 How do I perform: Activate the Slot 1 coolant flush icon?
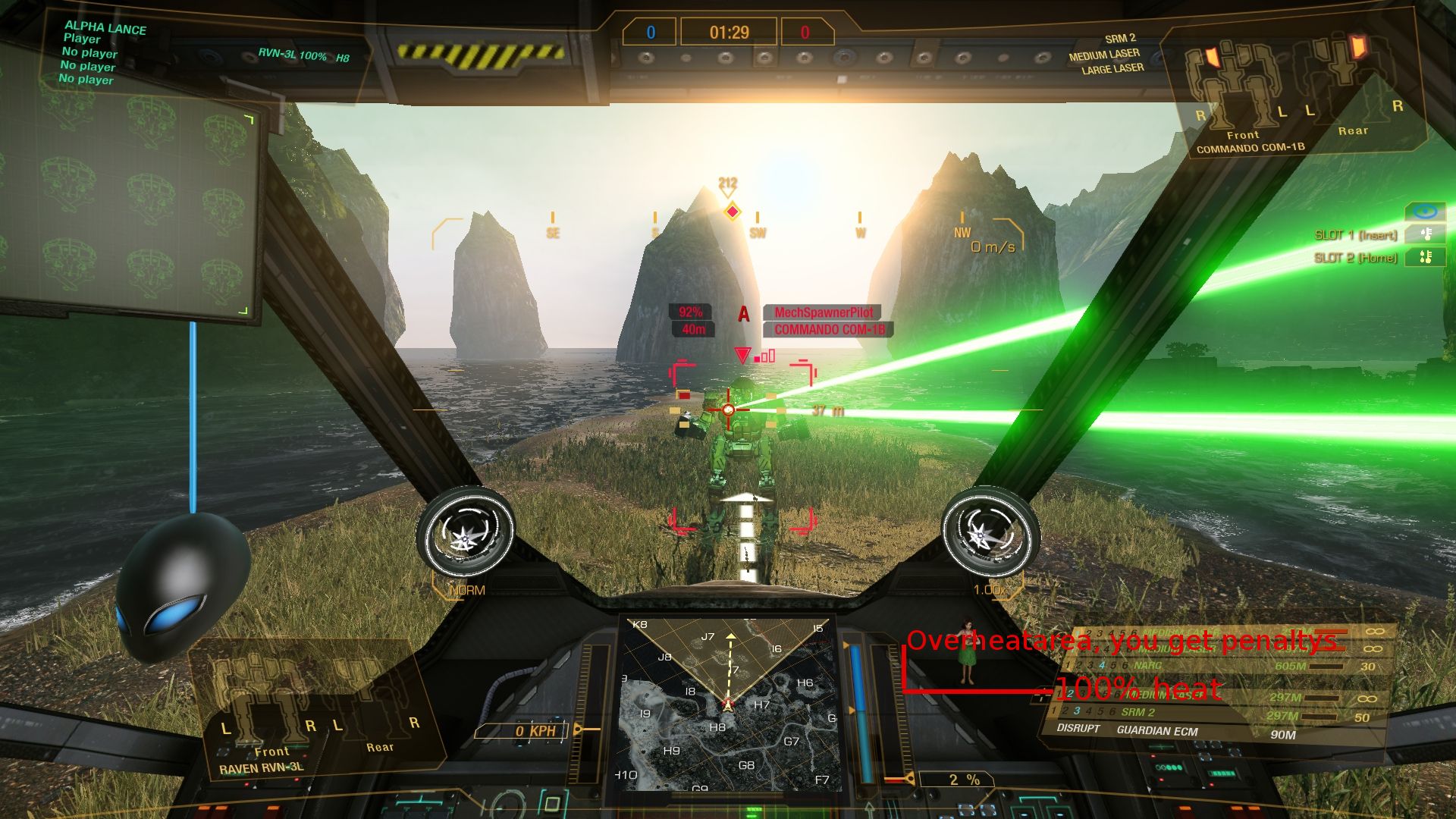coord(1425,234)
